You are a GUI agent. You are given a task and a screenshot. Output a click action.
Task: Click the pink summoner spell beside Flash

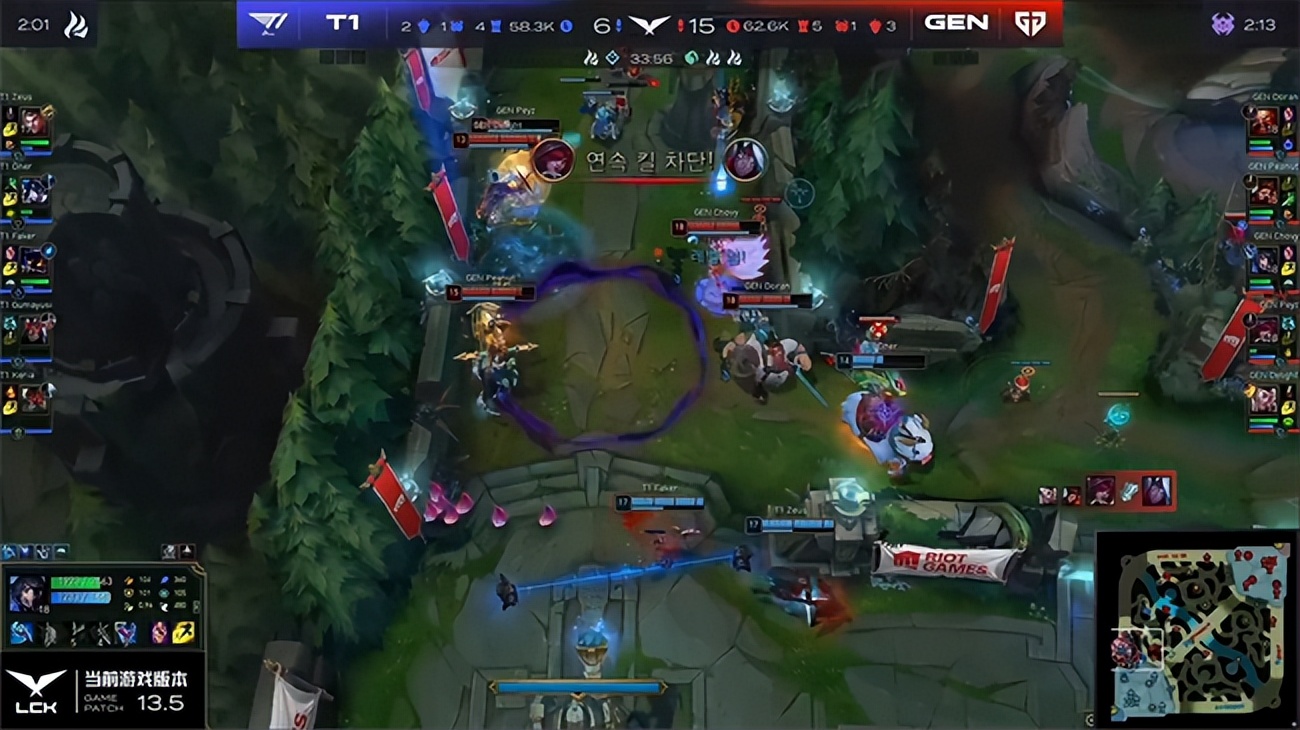(x=160, y=632)
